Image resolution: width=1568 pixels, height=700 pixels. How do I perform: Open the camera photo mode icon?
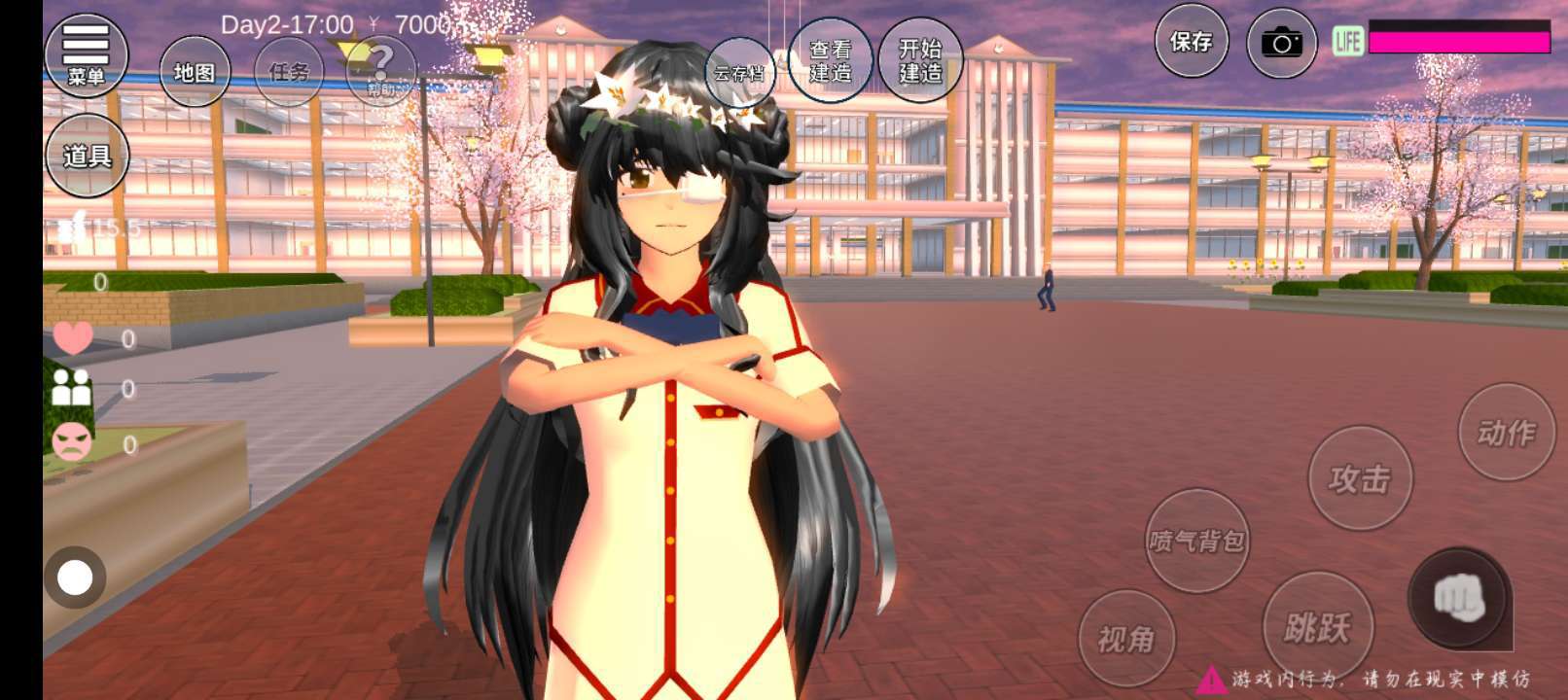1281,43
